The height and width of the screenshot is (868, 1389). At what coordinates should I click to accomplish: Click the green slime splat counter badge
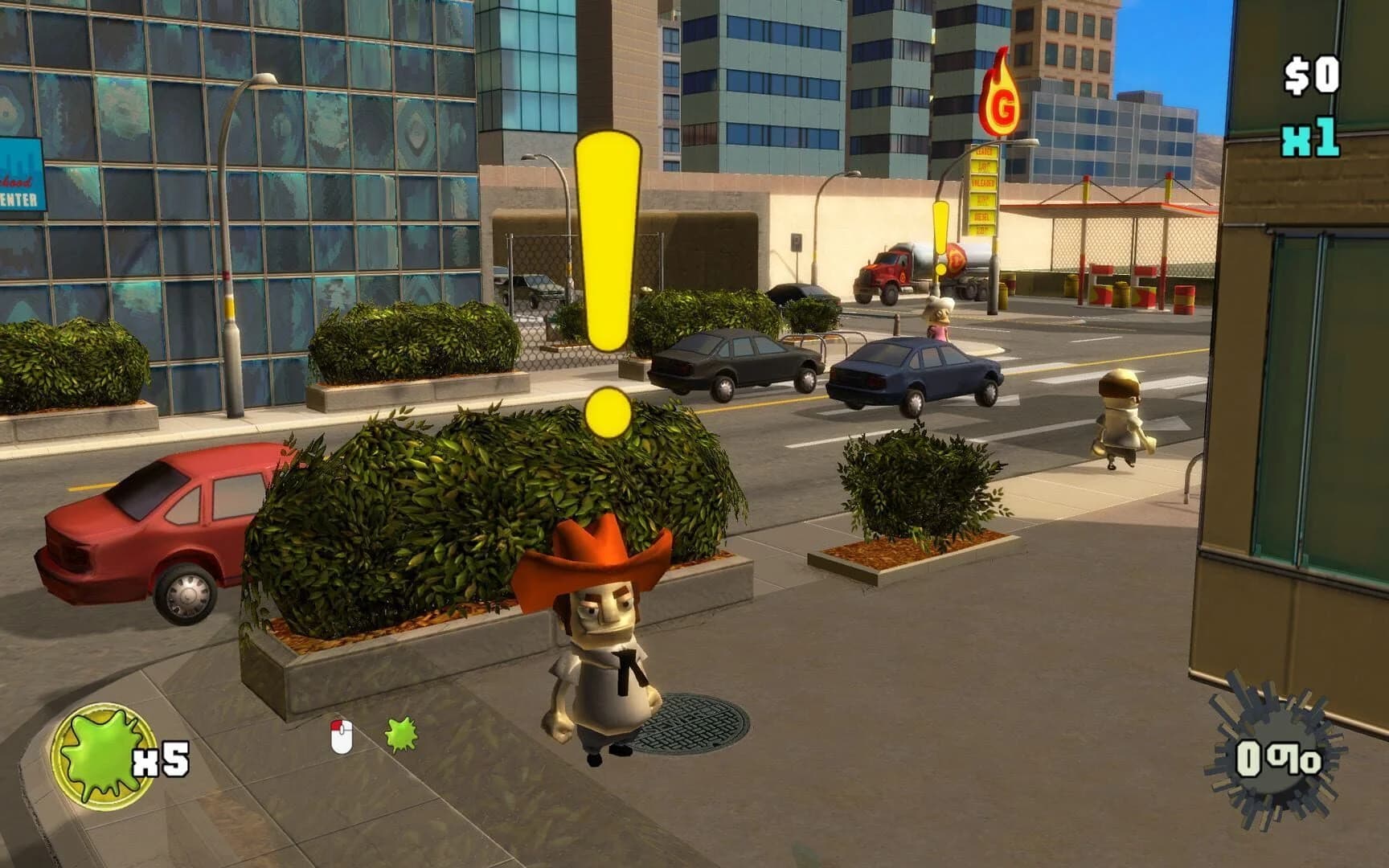tap(107, 743)
